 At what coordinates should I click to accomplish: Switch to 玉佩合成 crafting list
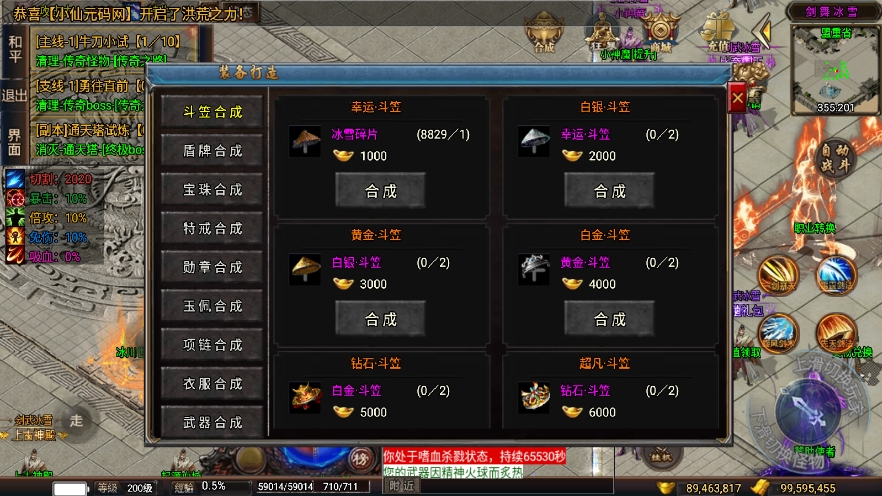point(212,306)
